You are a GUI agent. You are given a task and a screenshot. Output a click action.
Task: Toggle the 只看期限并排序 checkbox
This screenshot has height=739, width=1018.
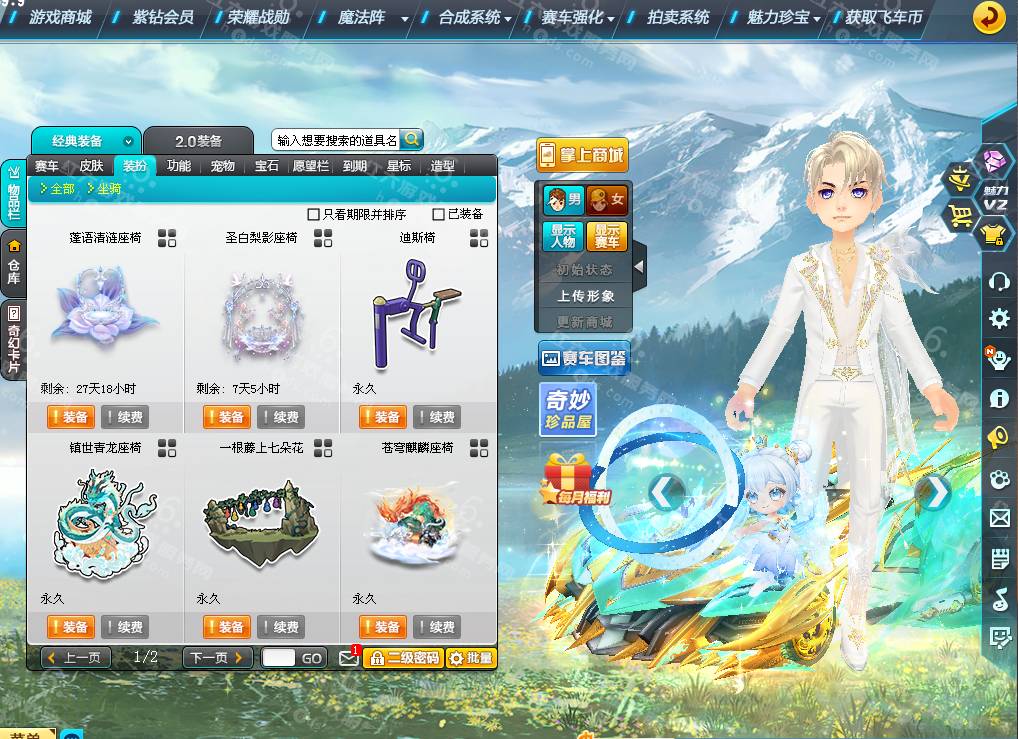314,214
